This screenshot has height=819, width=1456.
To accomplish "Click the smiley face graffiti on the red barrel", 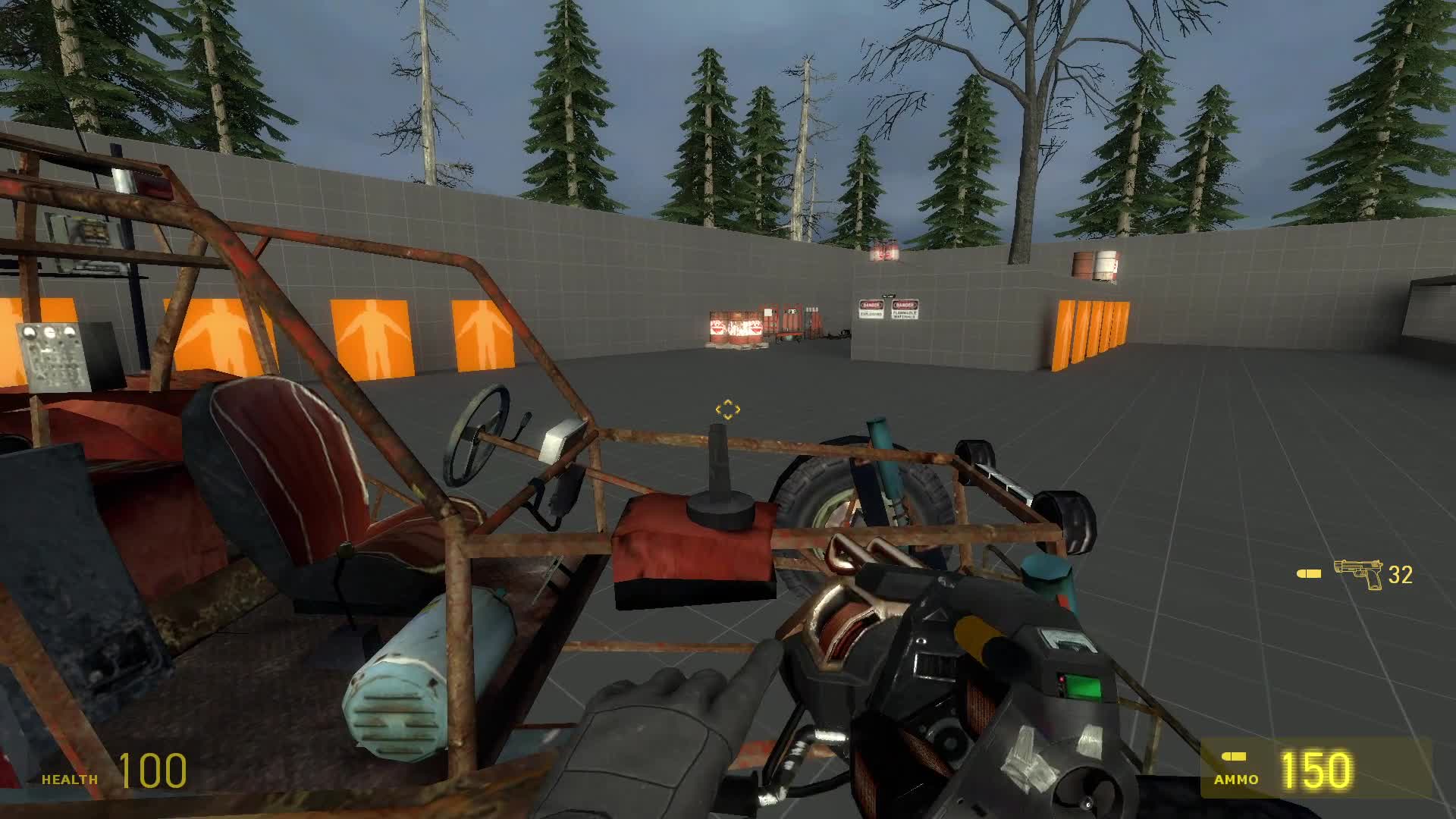I will (718, 328).
